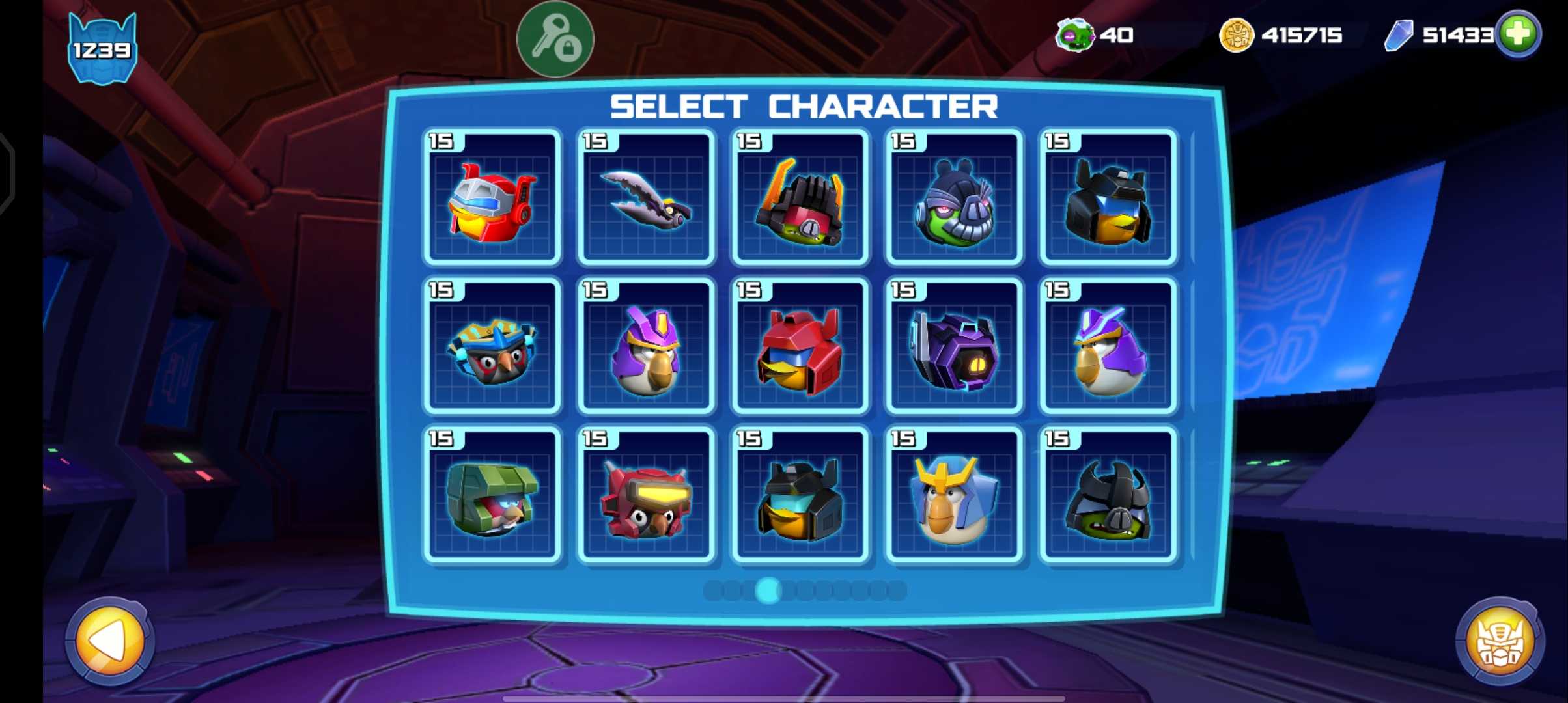1568x703 pixels.
Task: Select the grey bird in the Egyptian headdress
Action: point(492,346)
